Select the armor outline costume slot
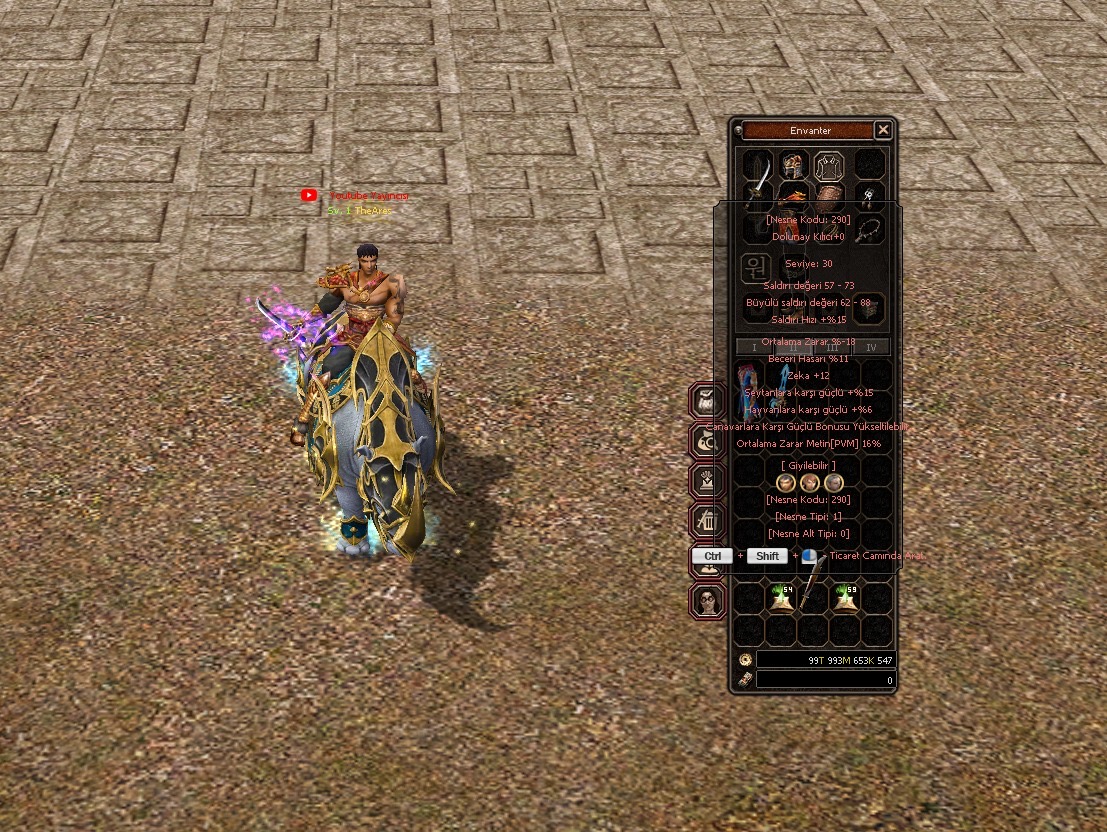Screen dimensions: 1107x832 (x=829, y=164)
